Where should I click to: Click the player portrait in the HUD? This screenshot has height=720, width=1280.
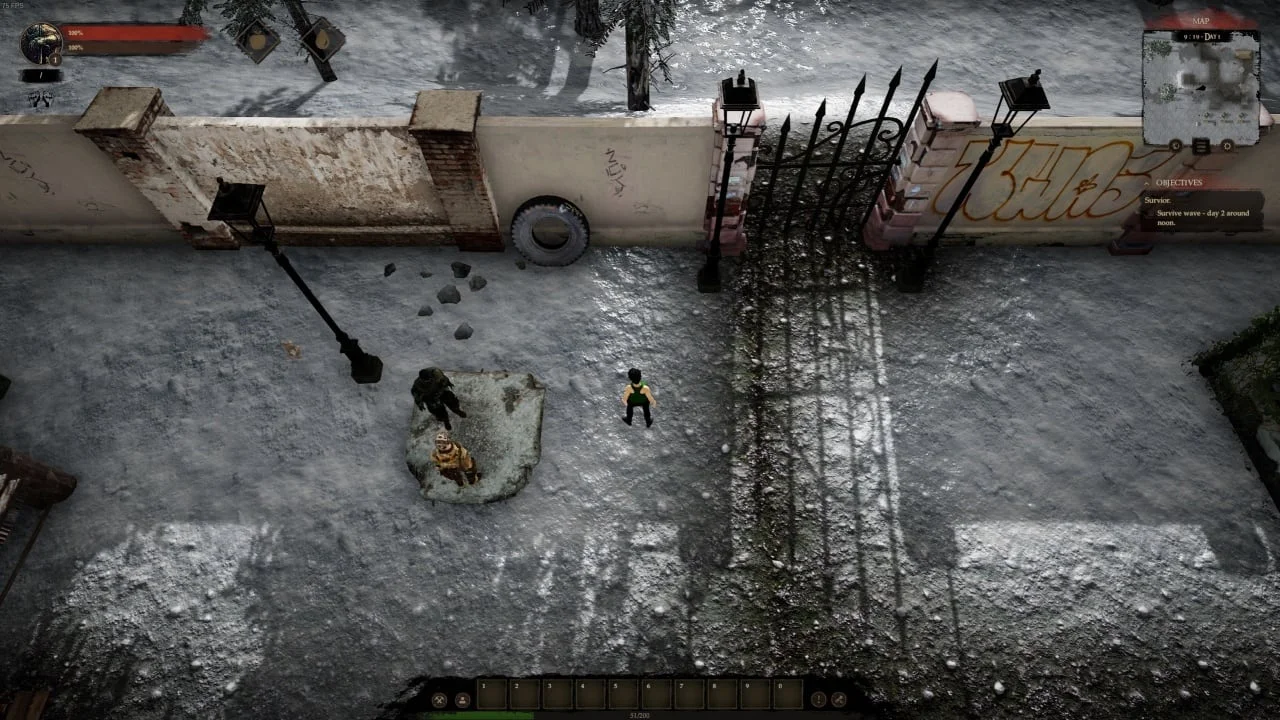pyautogui.click(x=41, y=43)
